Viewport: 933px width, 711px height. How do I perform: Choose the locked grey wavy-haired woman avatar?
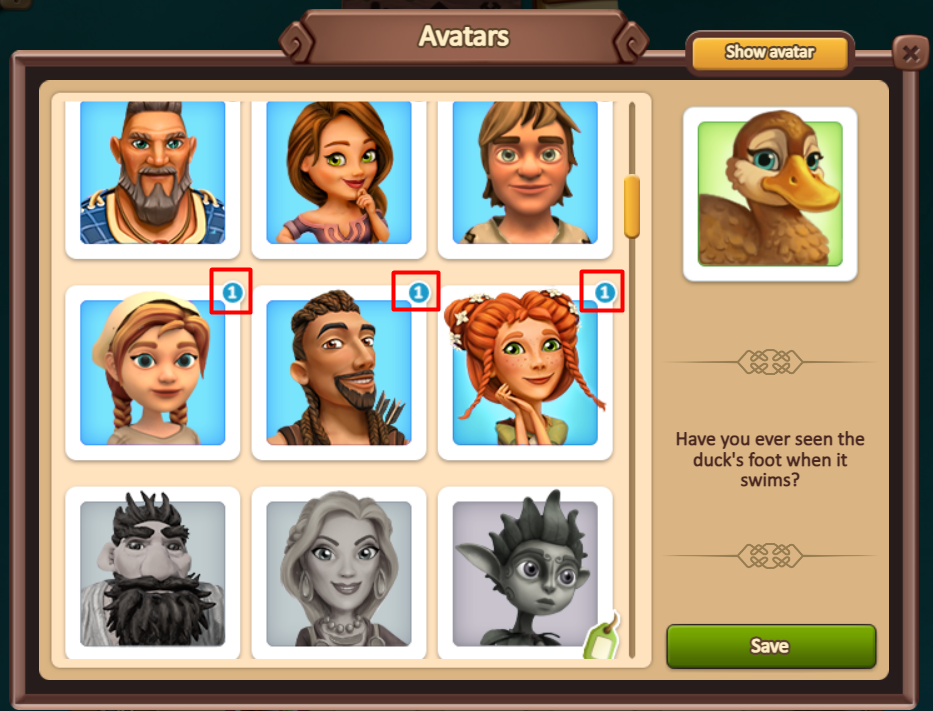pos(339,573)
